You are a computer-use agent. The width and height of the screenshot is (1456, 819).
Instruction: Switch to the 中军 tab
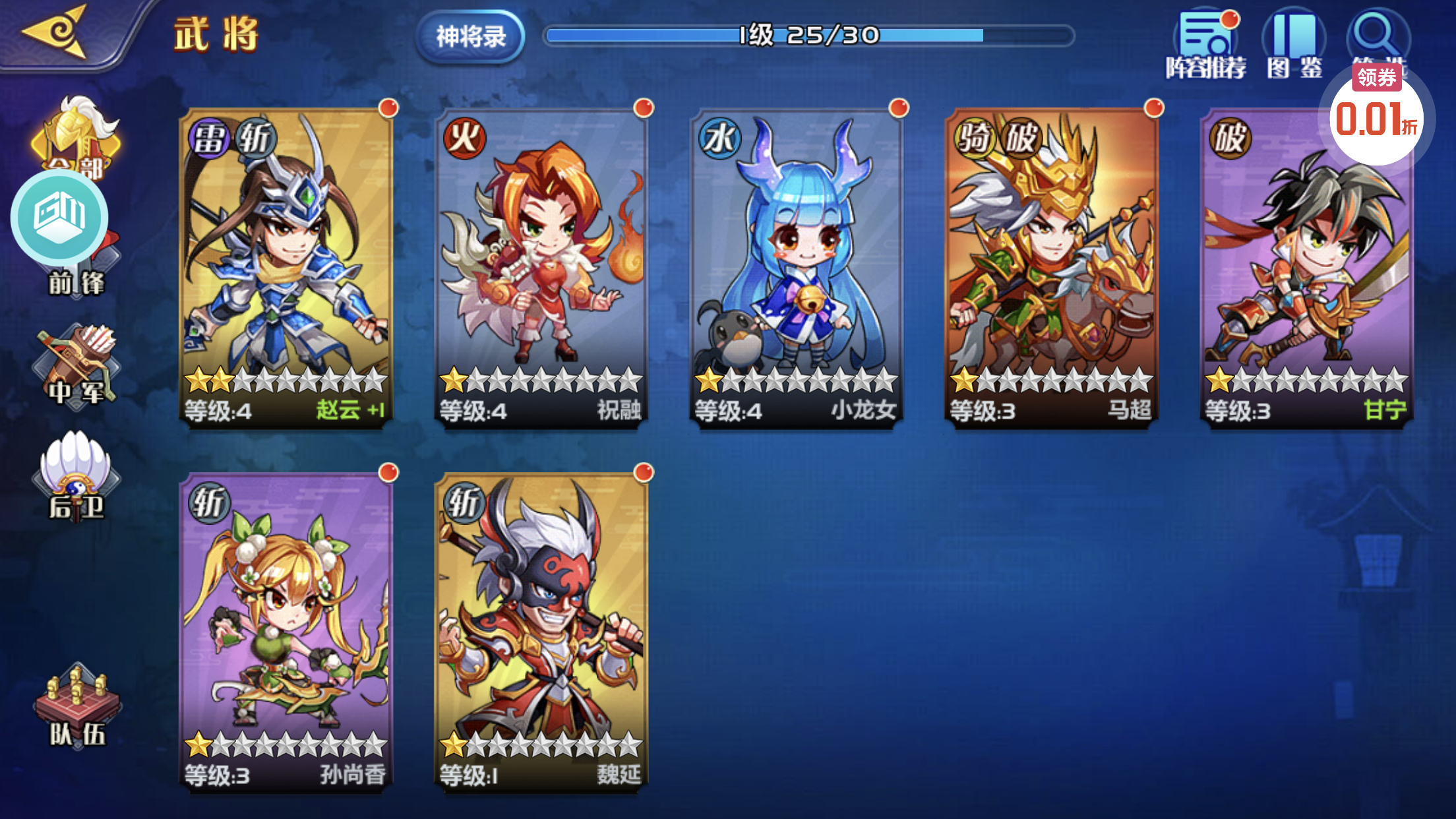[x=76, y=368]
